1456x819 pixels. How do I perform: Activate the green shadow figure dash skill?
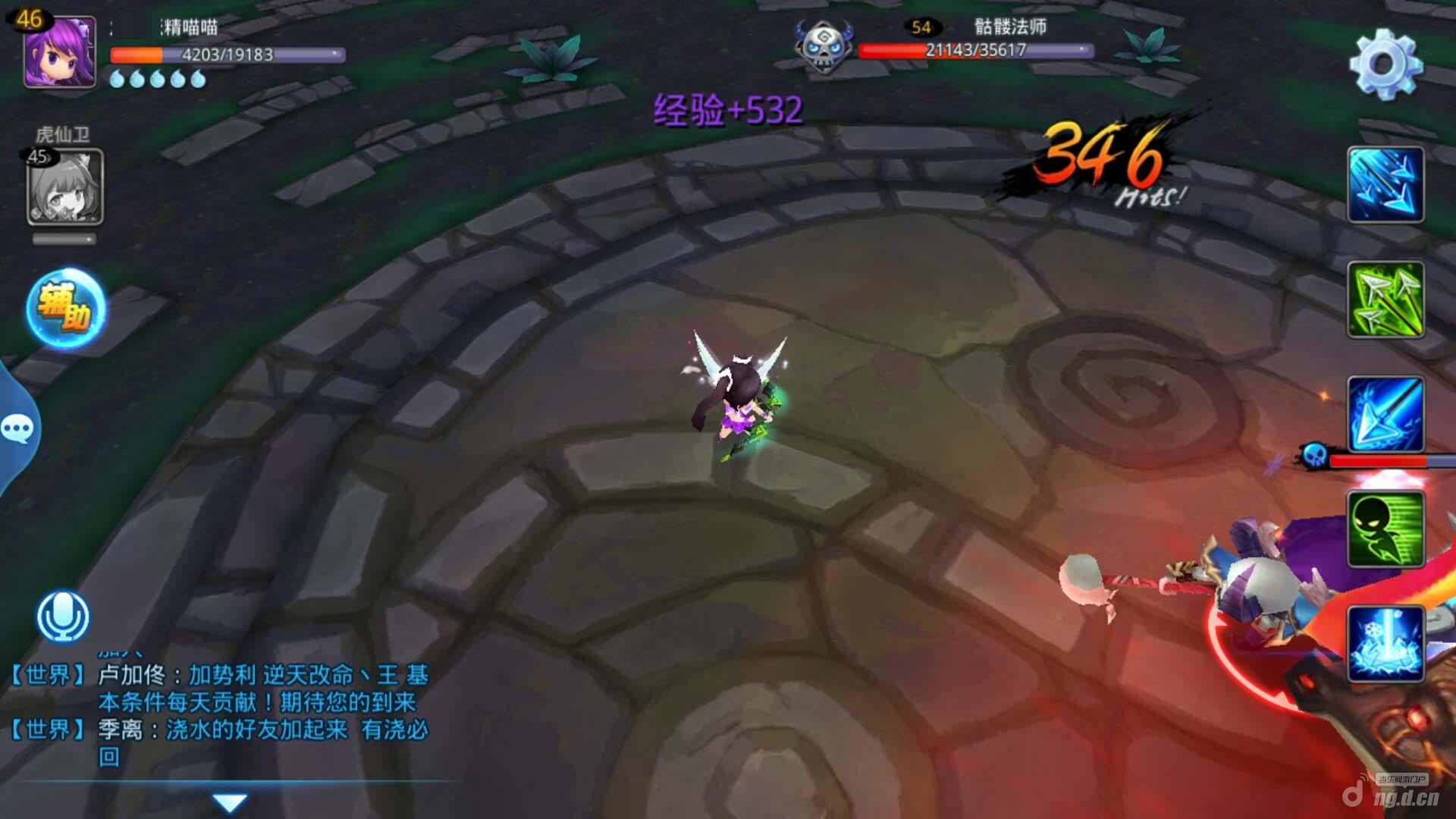tap(1385, 529)
